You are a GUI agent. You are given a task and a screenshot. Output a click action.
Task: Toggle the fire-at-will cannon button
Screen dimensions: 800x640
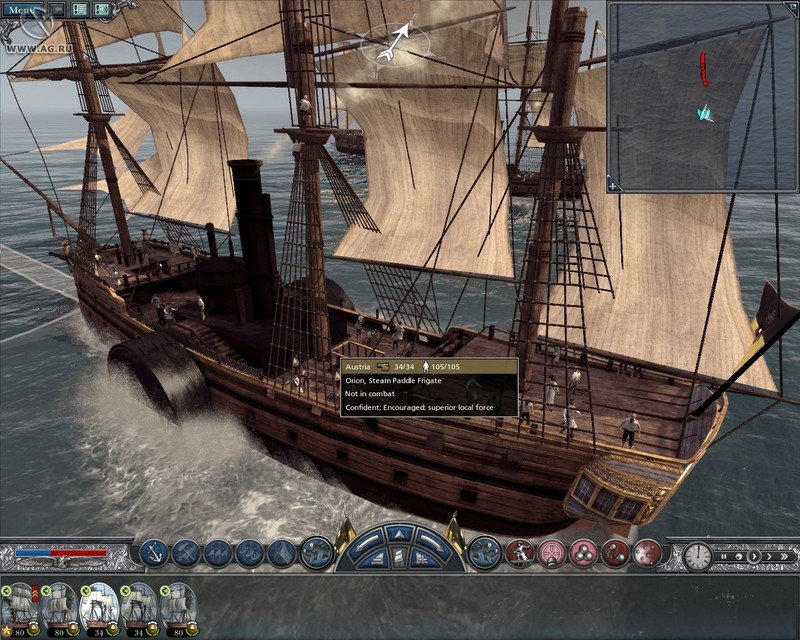[484, 552]
